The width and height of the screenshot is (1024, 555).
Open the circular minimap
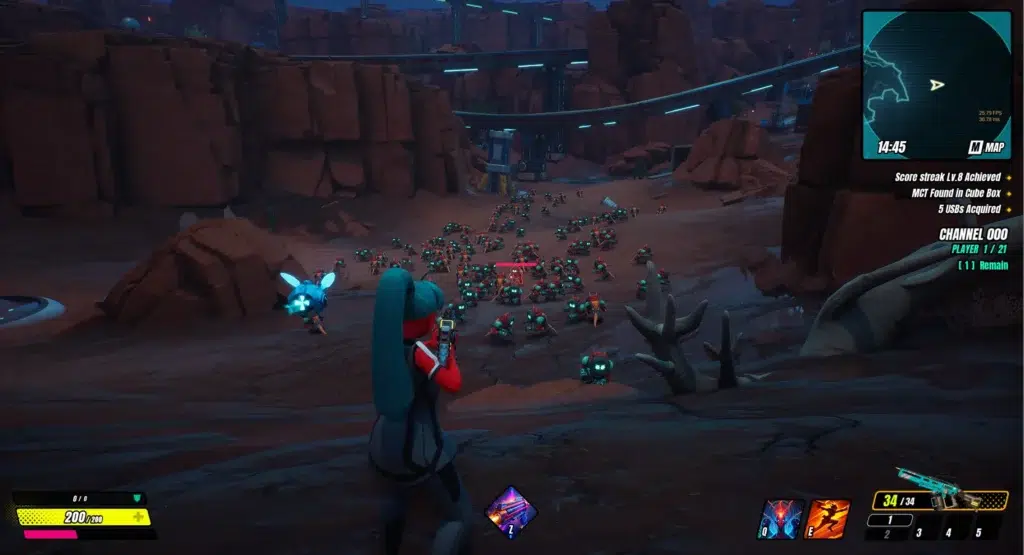[936, 84]
